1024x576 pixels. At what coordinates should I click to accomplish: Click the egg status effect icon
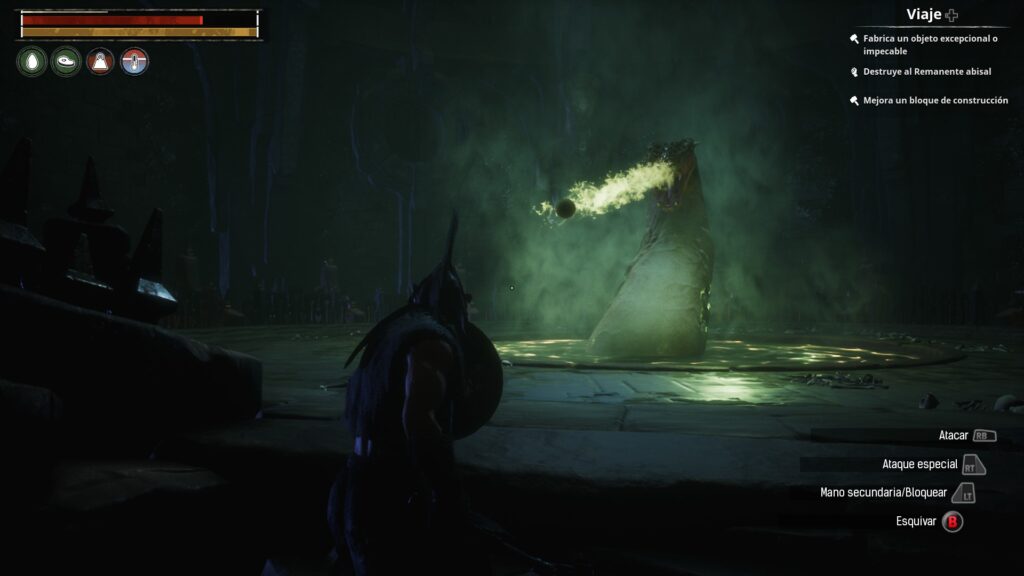[x=31, y=62]
